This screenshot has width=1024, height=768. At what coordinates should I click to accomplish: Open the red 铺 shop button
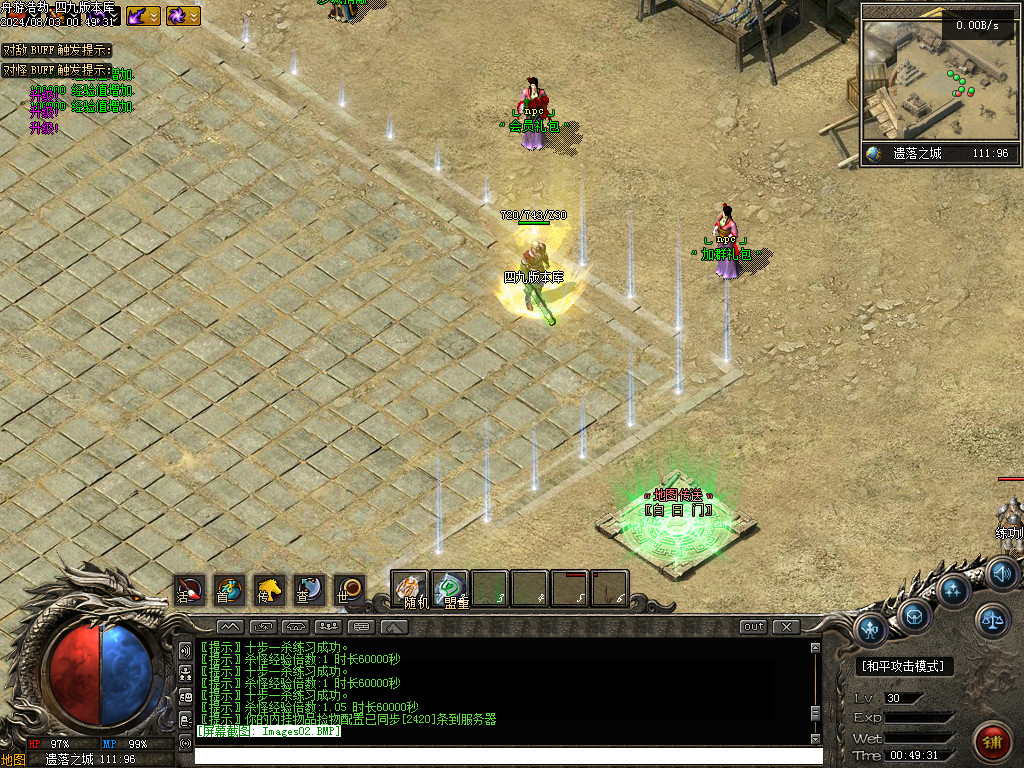point(992,743)
